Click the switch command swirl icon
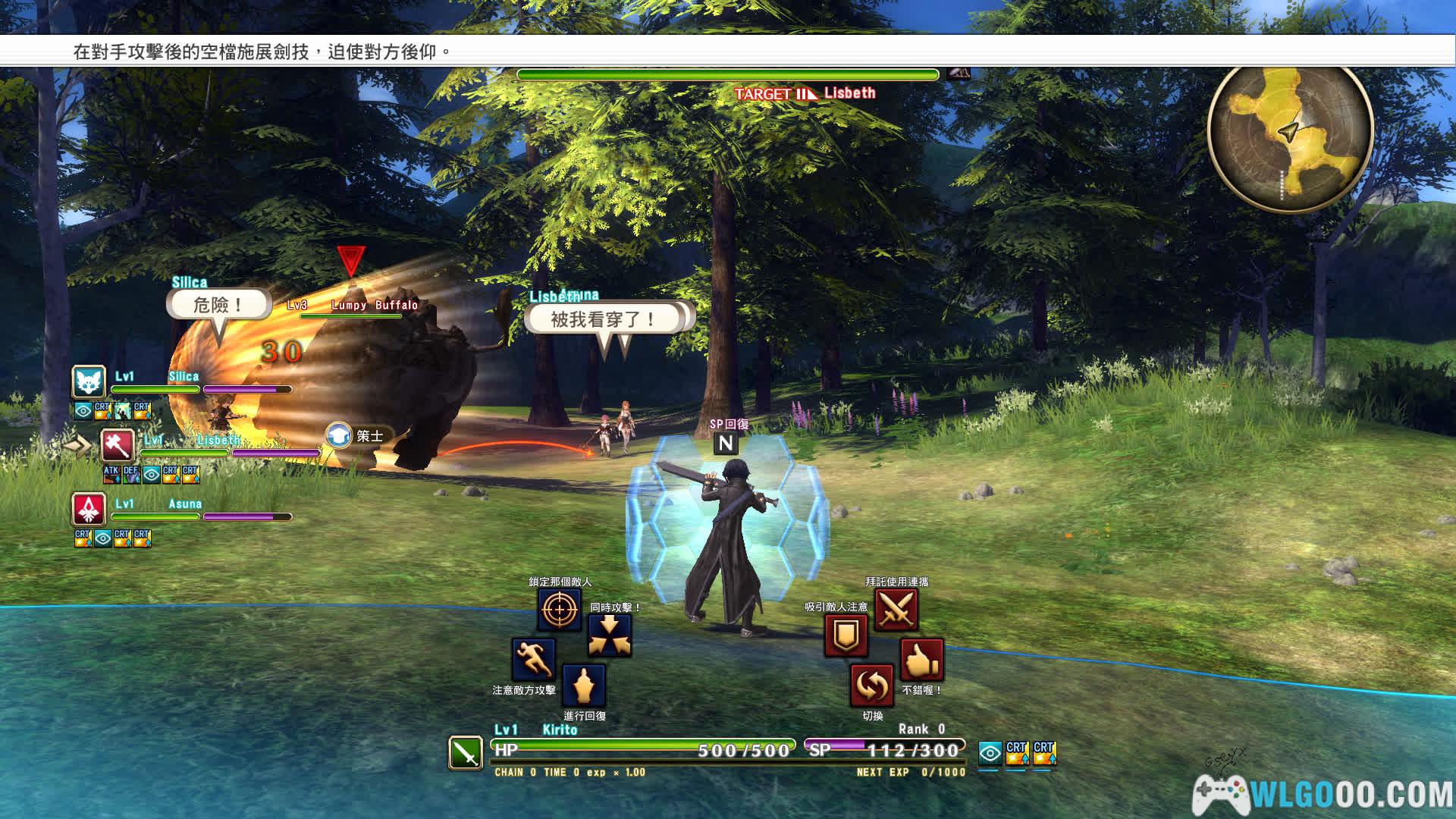Screen dimensions: 1456x819 tap(871, 686)
